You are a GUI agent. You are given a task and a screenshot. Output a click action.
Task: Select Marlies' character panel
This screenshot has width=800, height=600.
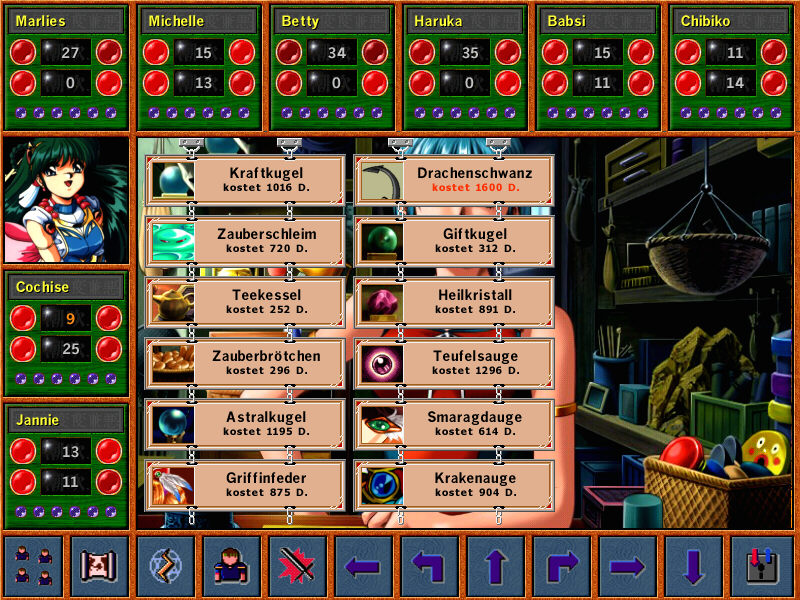(67, 67)
